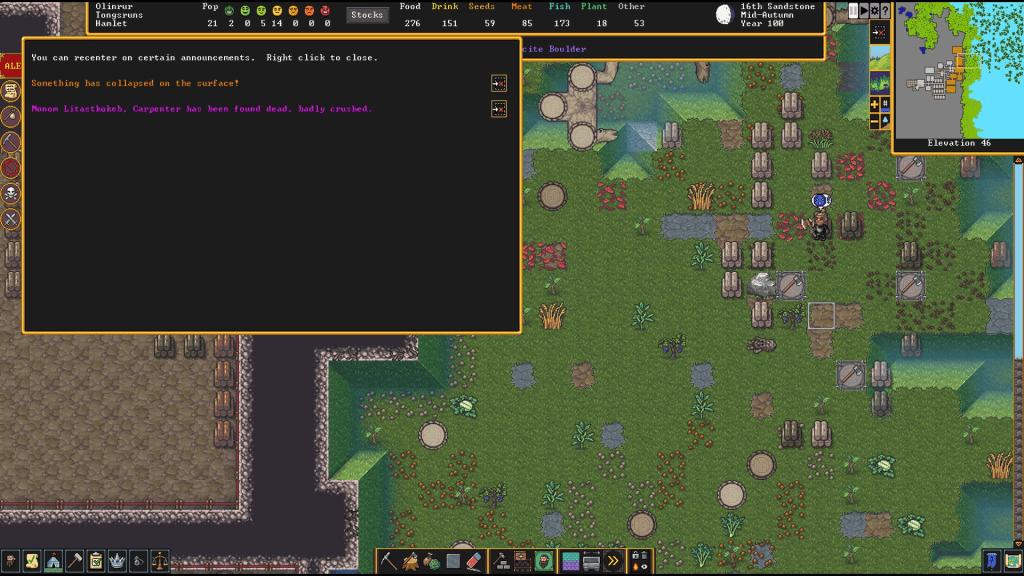Click the fortress minimap
Image resolution: width=1024 pixels, height=576 pixels.
(x=957, y=70)
